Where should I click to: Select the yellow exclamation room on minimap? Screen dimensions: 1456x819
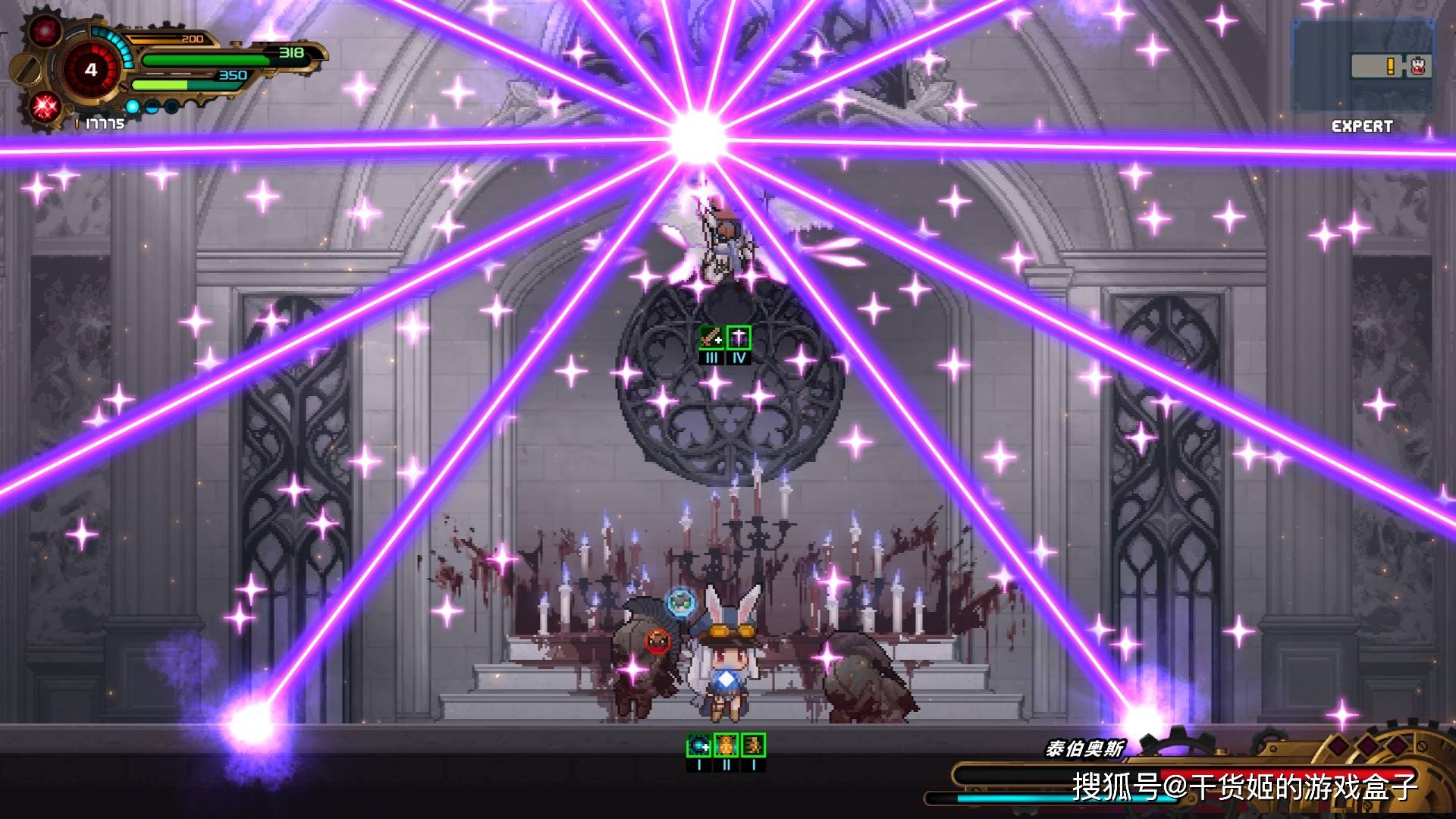click(x=1389, y=67)
